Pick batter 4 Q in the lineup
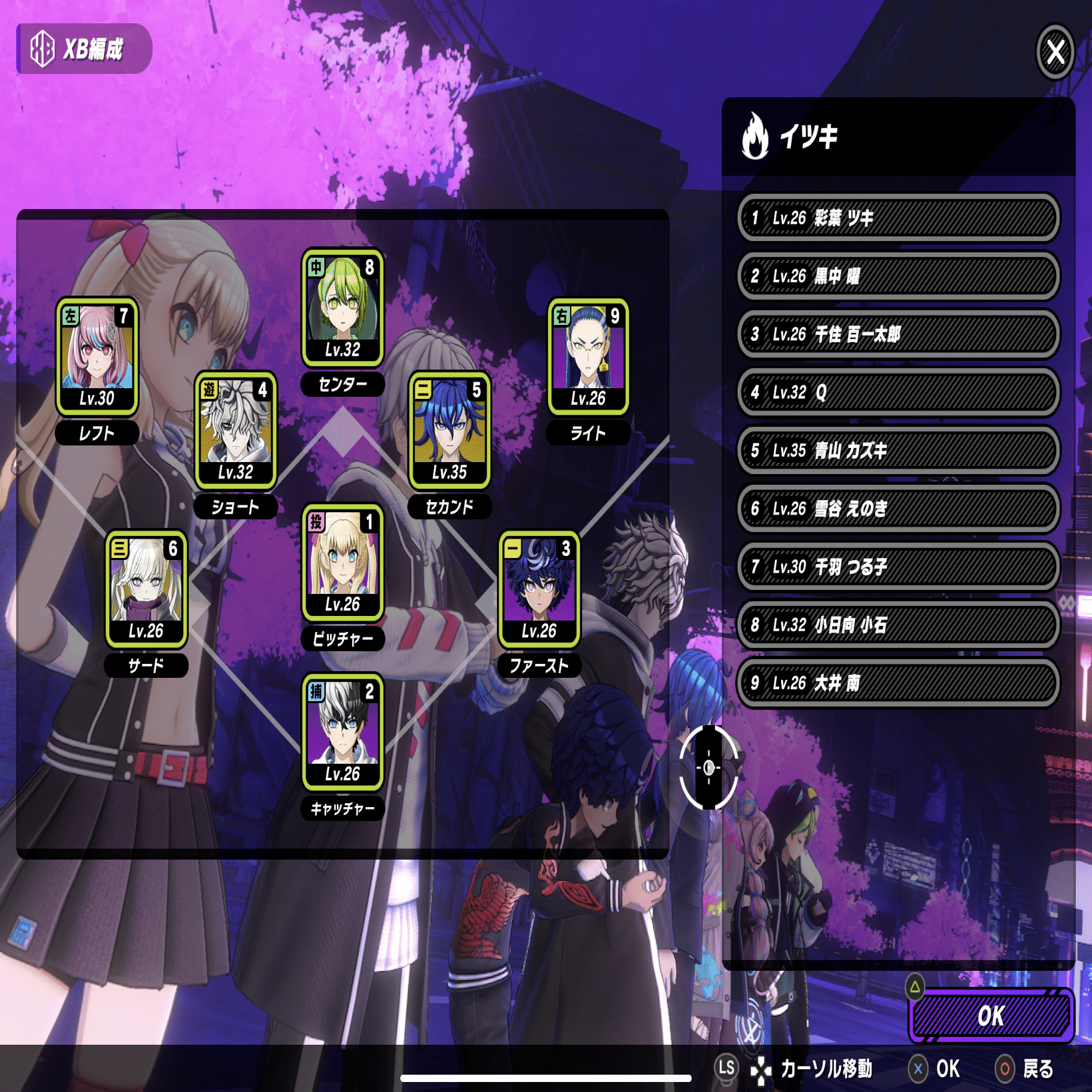Image resolution: width=1092 pixels, height=1092 pixels. (x=898, y=392)
